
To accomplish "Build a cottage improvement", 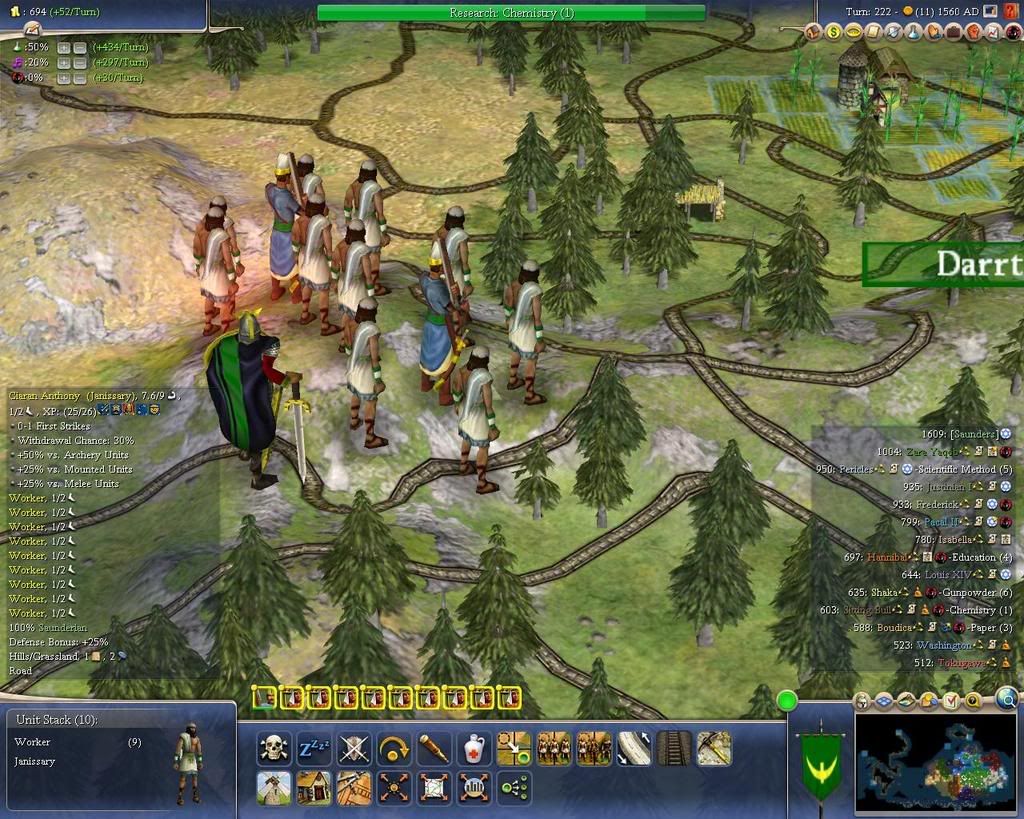I will pyautogui.click(x=313, y=788).
